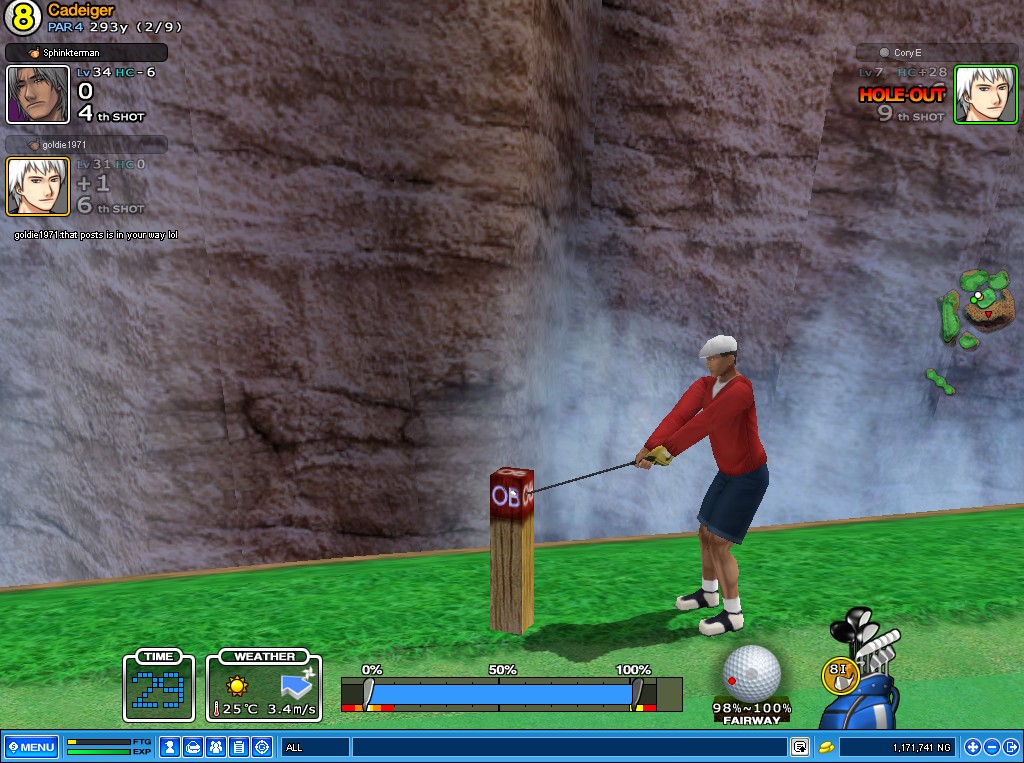The height and width of the screenshot is (763, 1024).
Task: Open the MENU button
Action: point(31,747)
